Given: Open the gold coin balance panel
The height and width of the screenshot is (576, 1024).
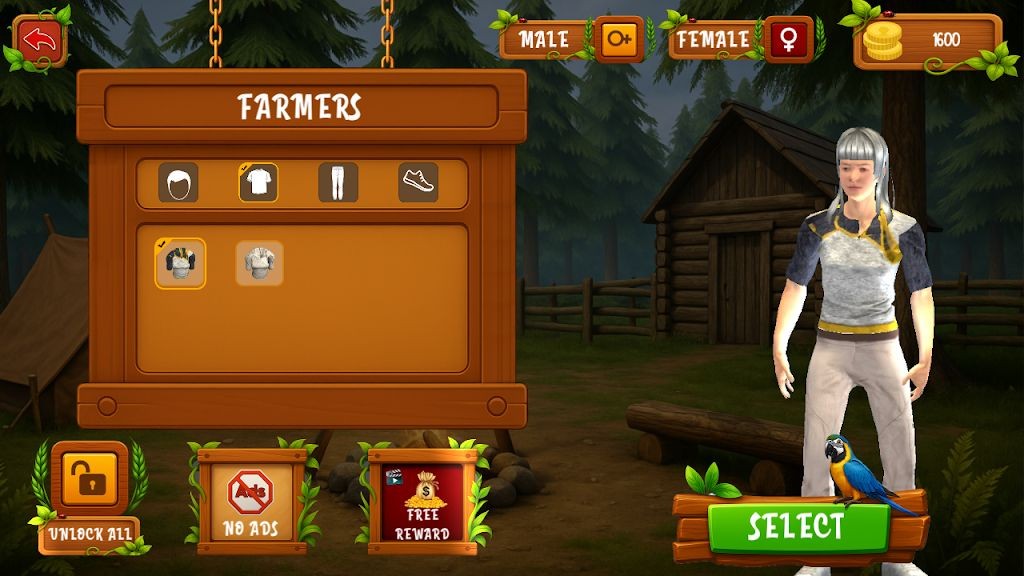Looking at the screenshot, I should (x=928, y=41).
